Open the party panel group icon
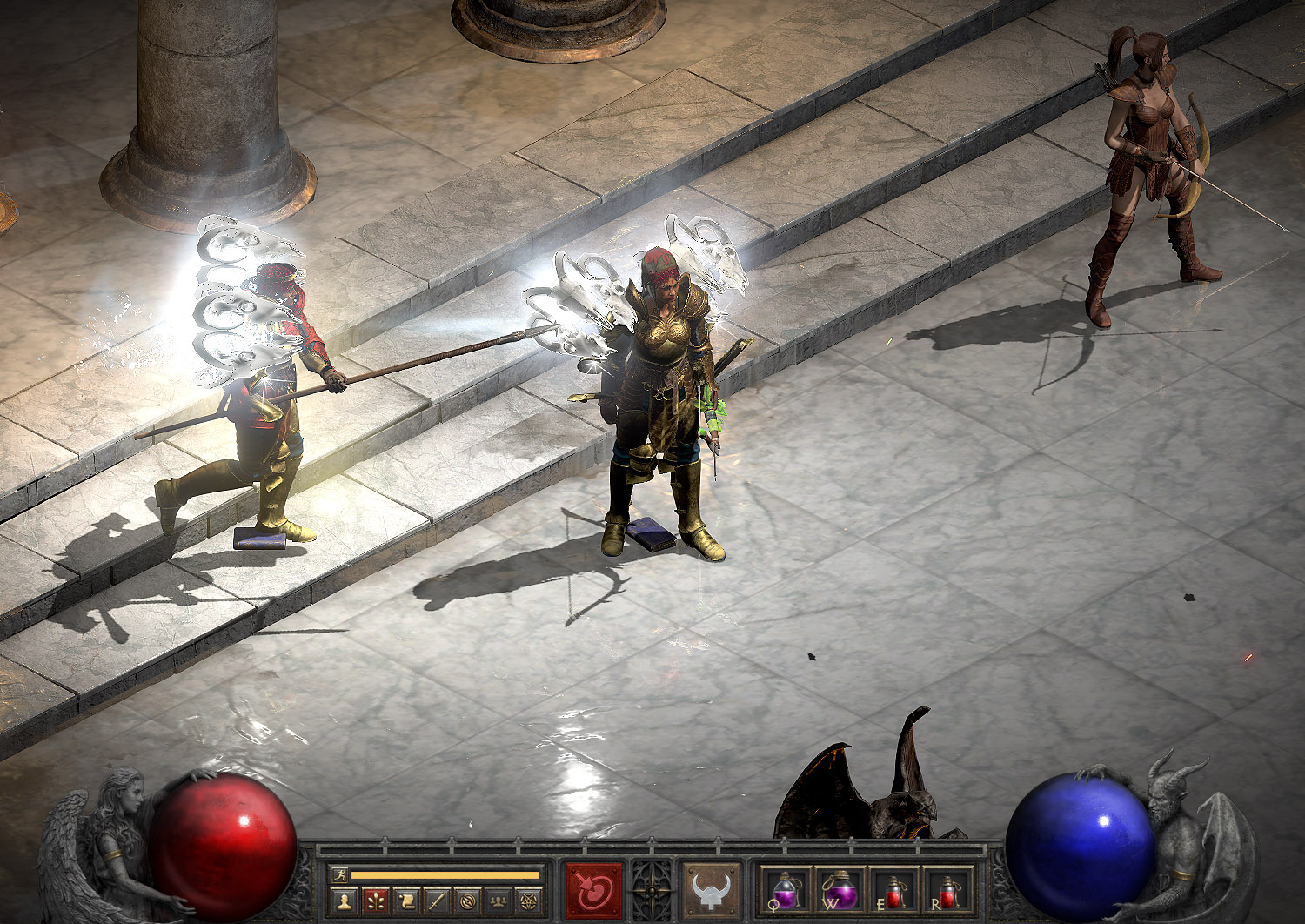The image size is (1305, 924). 499,901
